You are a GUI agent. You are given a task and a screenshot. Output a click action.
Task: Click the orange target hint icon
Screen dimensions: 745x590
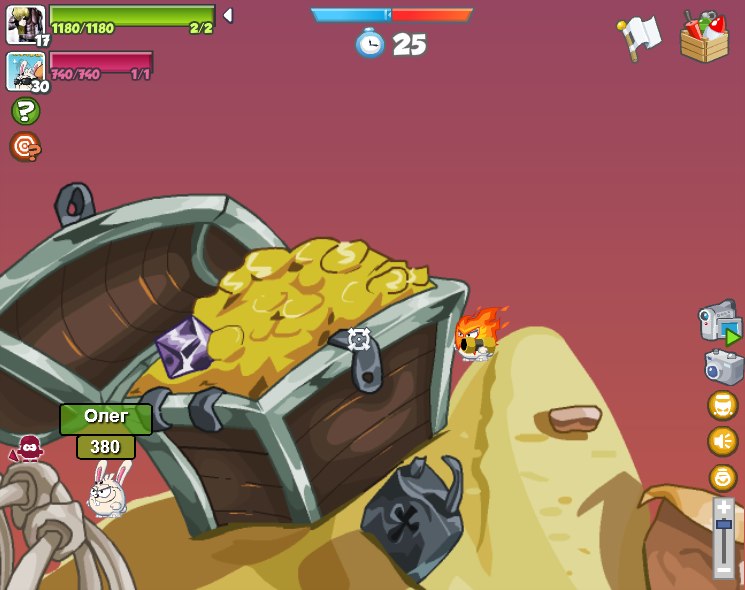25,147
